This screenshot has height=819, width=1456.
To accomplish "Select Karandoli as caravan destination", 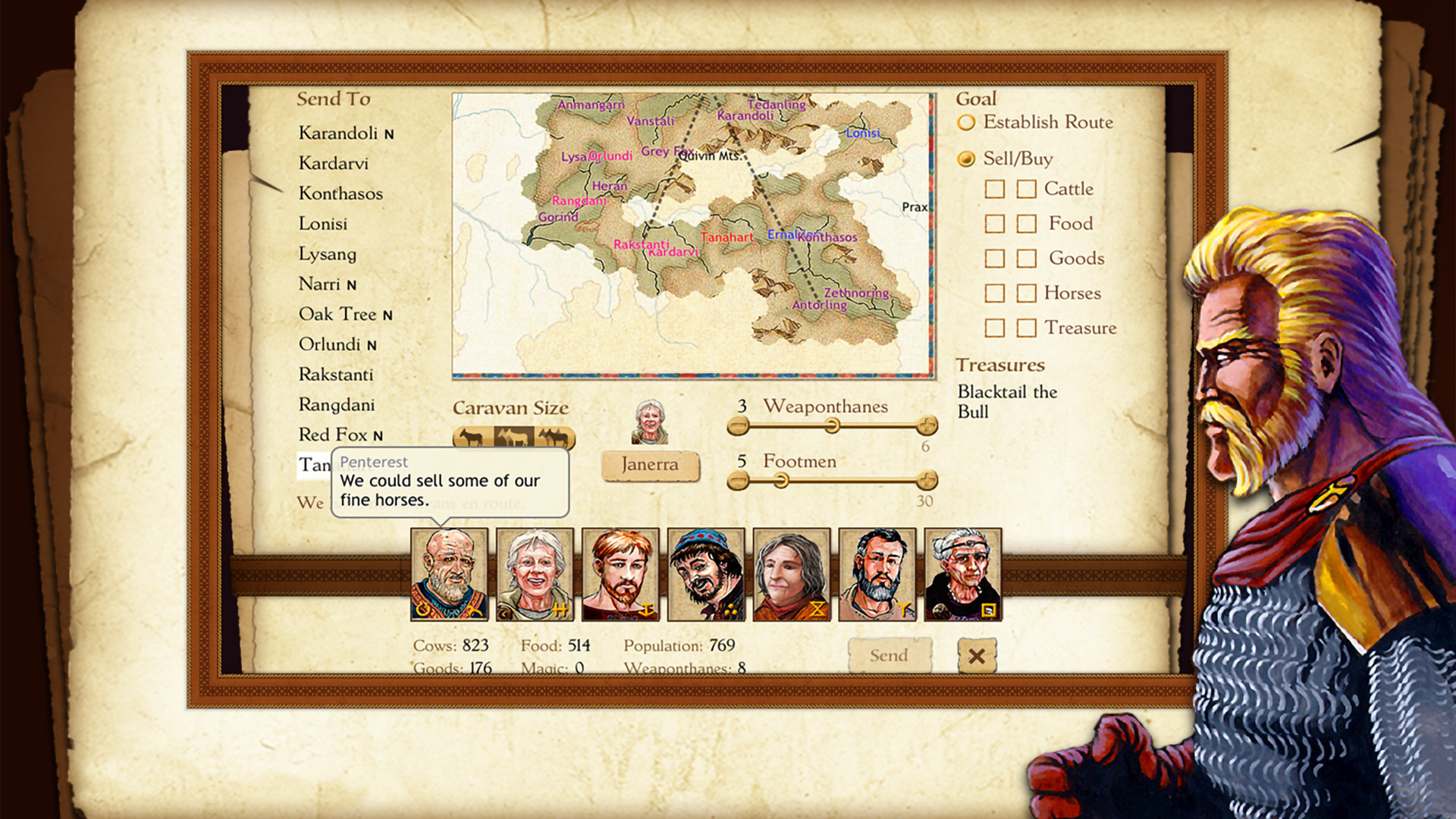I will pyautogui.click(x=338, y=133).
